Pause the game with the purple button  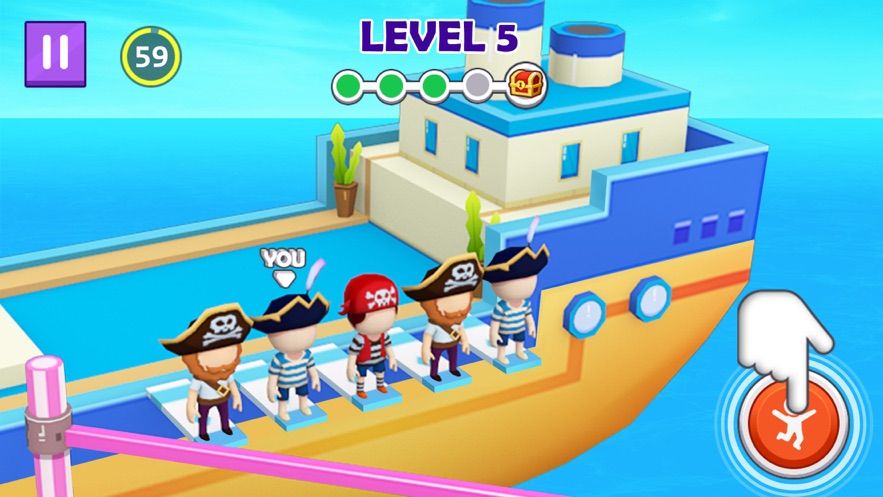[55, 53]
